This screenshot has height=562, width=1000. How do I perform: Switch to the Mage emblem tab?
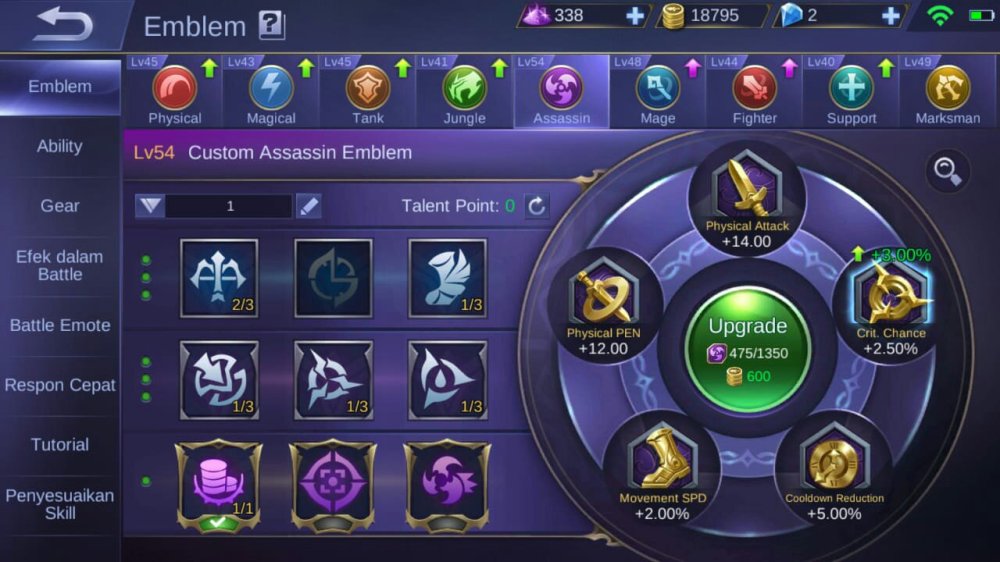[x=657, y=92]
